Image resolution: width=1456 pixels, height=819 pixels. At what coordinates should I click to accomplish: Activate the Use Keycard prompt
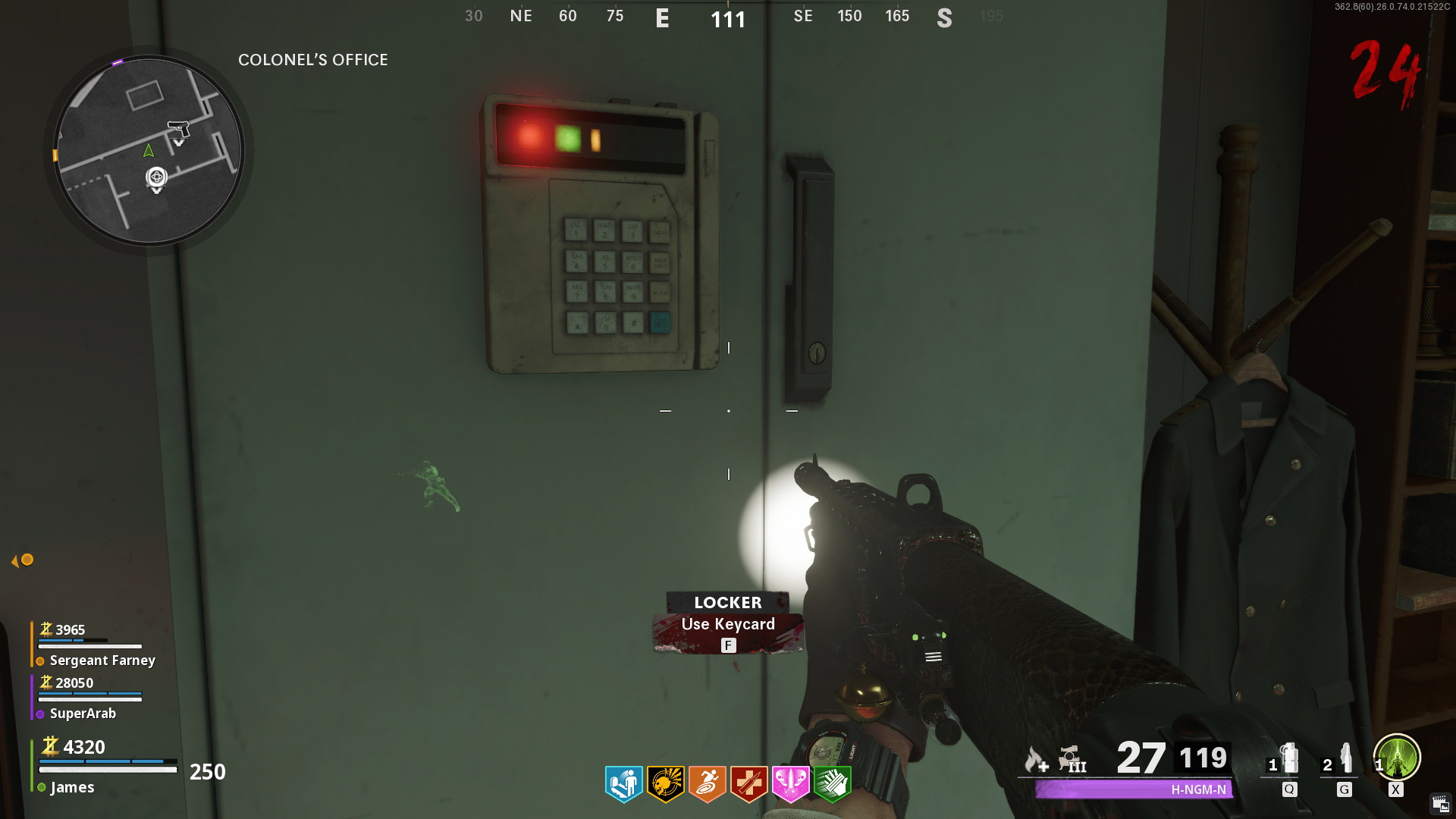point(728,624)
